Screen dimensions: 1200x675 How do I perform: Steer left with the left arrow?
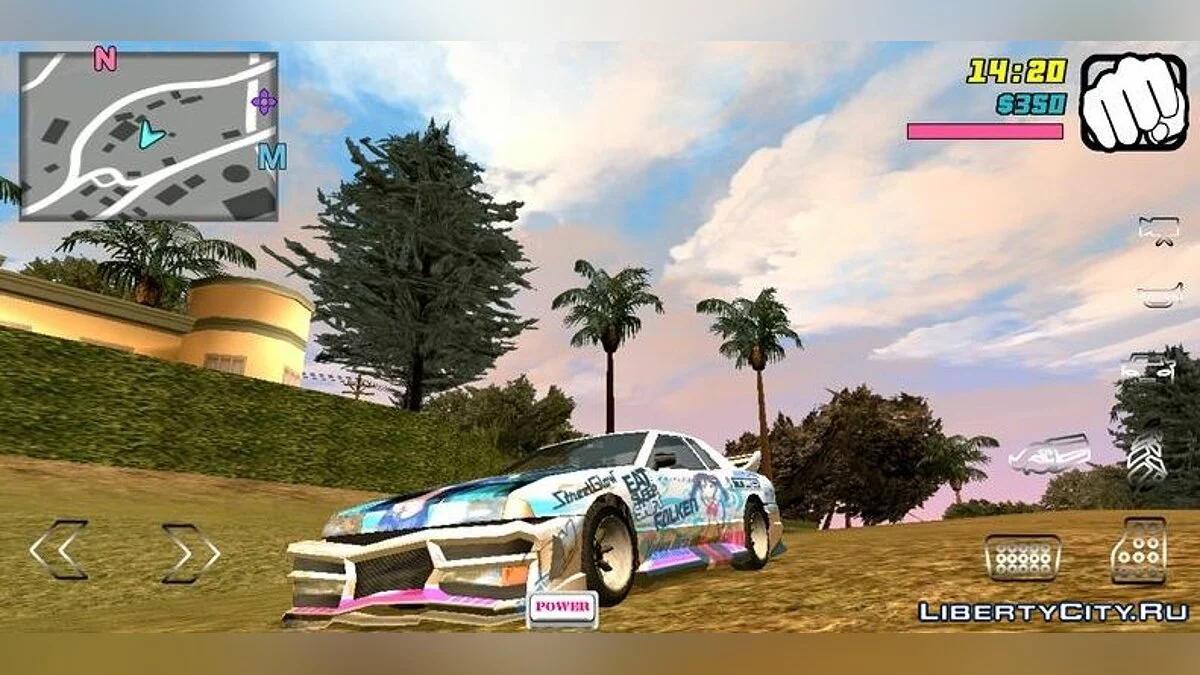tap(58, 549)
